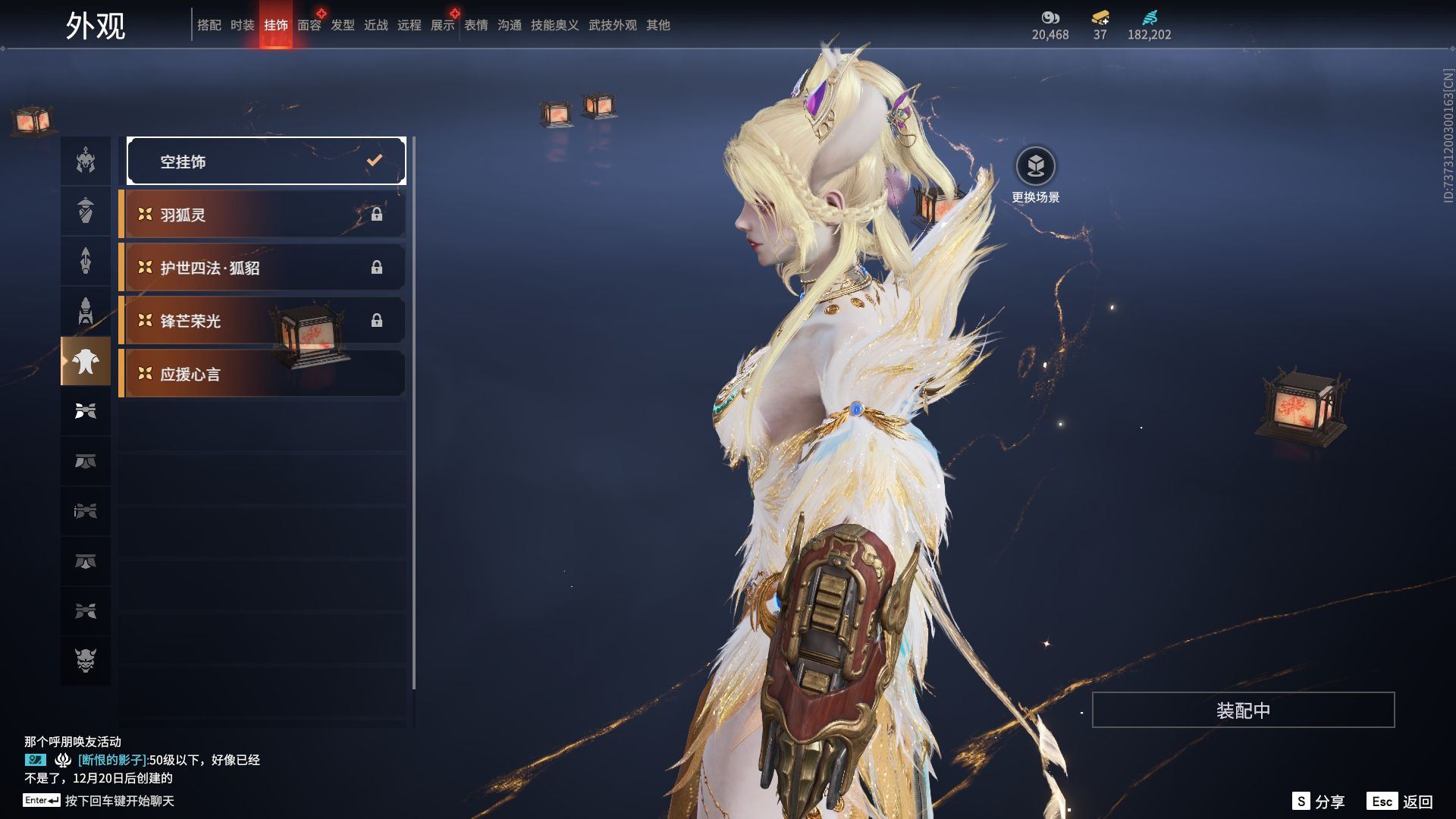Choose the locked 羽狐灵 accessory
This screenshot has width=1456, height=819.
(x=262, y=215)
